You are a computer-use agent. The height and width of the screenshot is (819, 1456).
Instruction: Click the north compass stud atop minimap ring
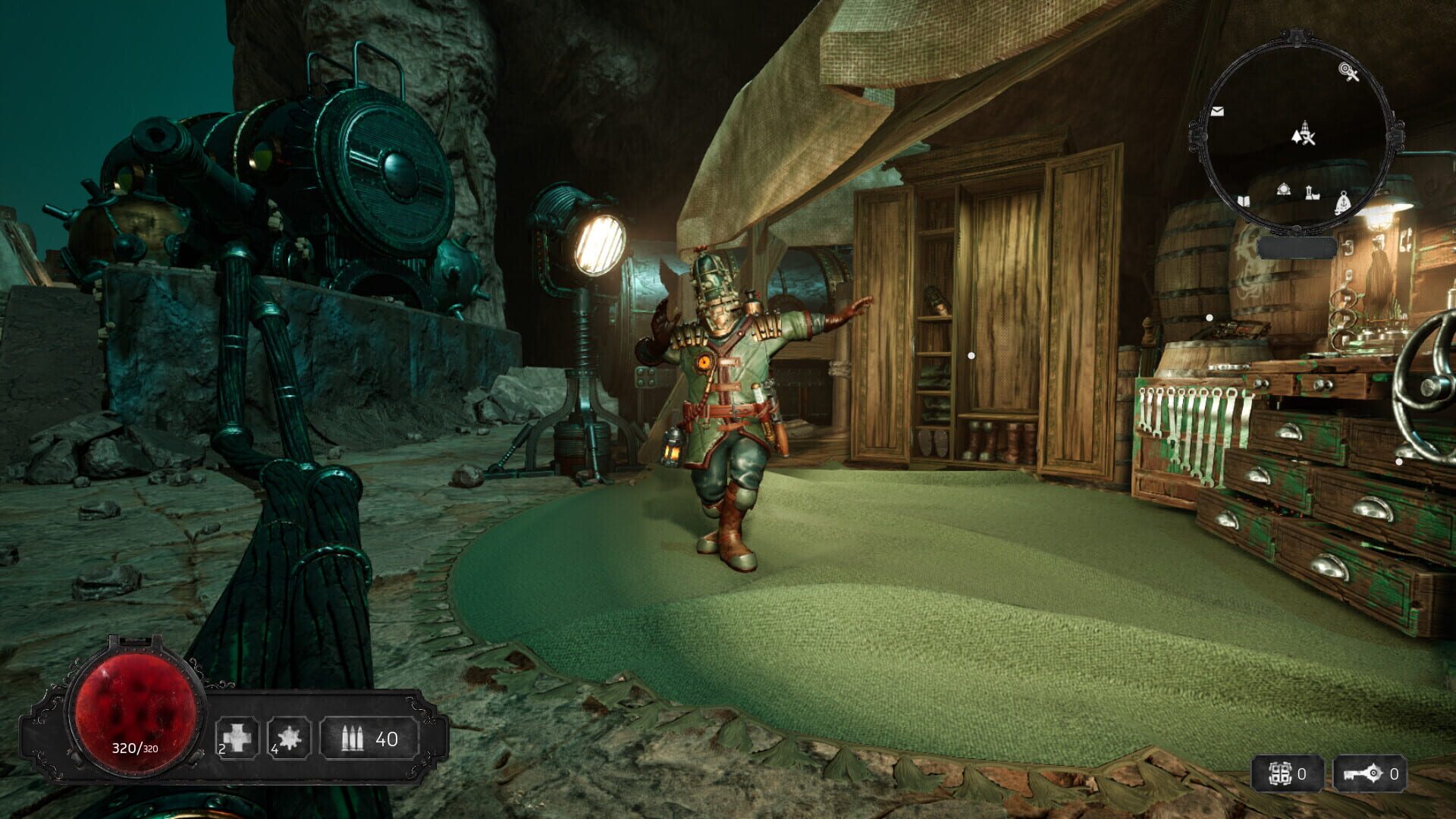click(1296, 34)
